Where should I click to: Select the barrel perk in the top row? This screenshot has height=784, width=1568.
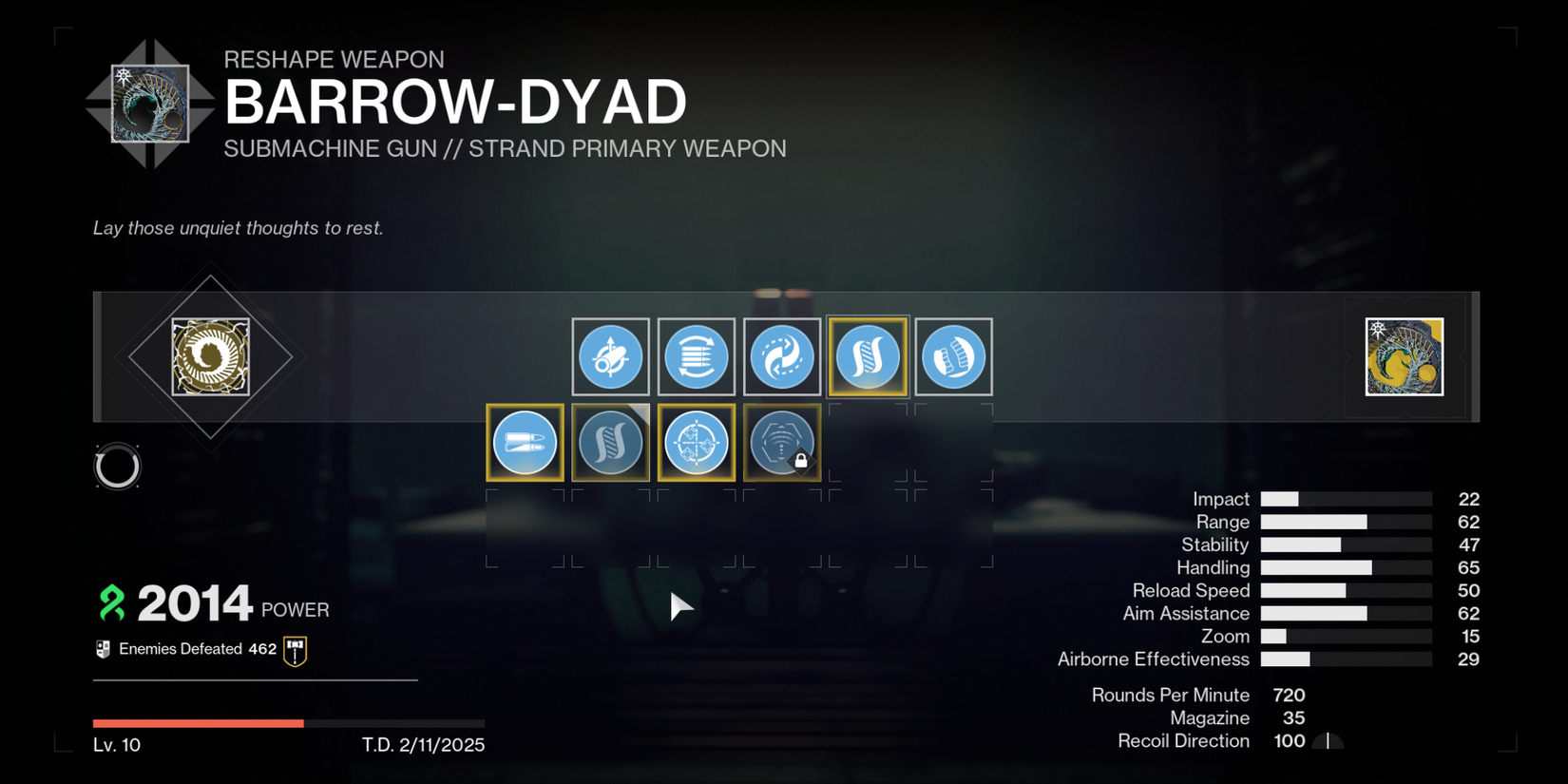click(x=610, y=356)
